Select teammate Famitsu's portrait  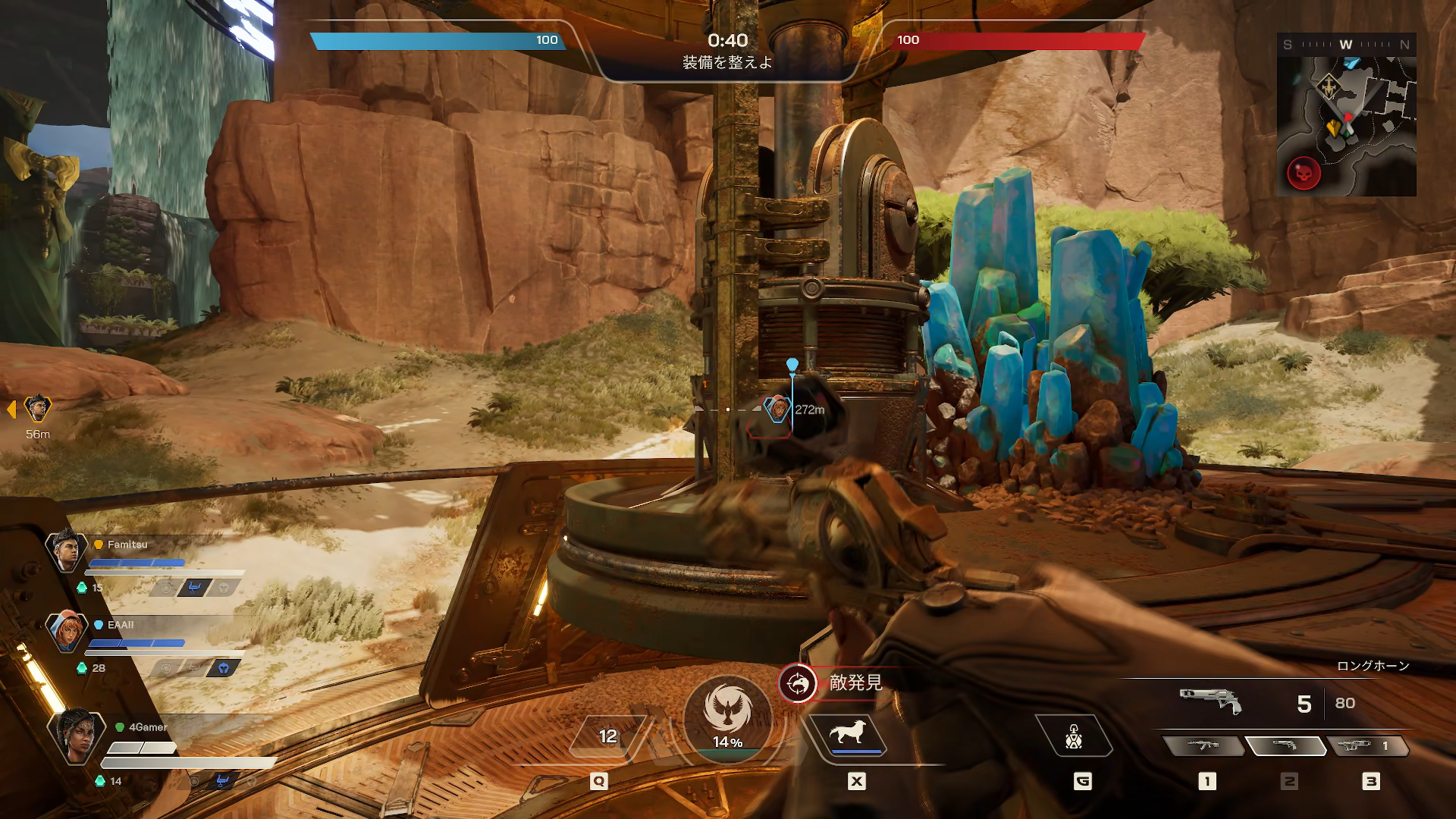[x=67, y=551]
